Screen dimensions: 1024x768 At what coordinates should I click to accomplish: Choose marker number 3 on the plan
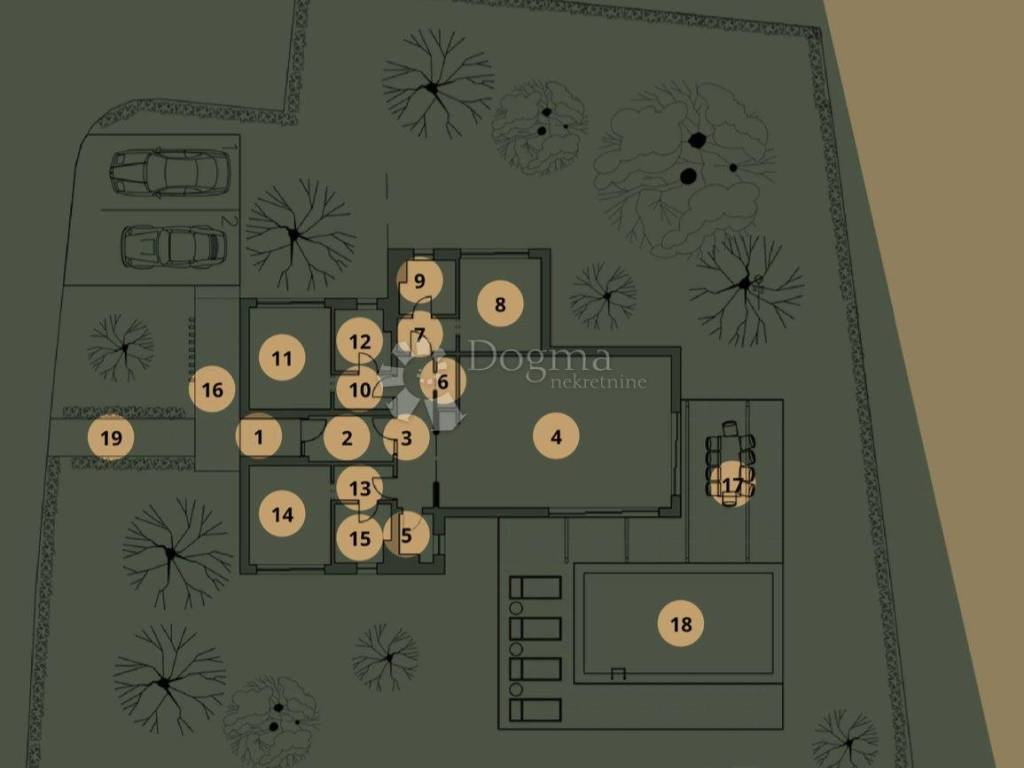click(x=406, y=437)
